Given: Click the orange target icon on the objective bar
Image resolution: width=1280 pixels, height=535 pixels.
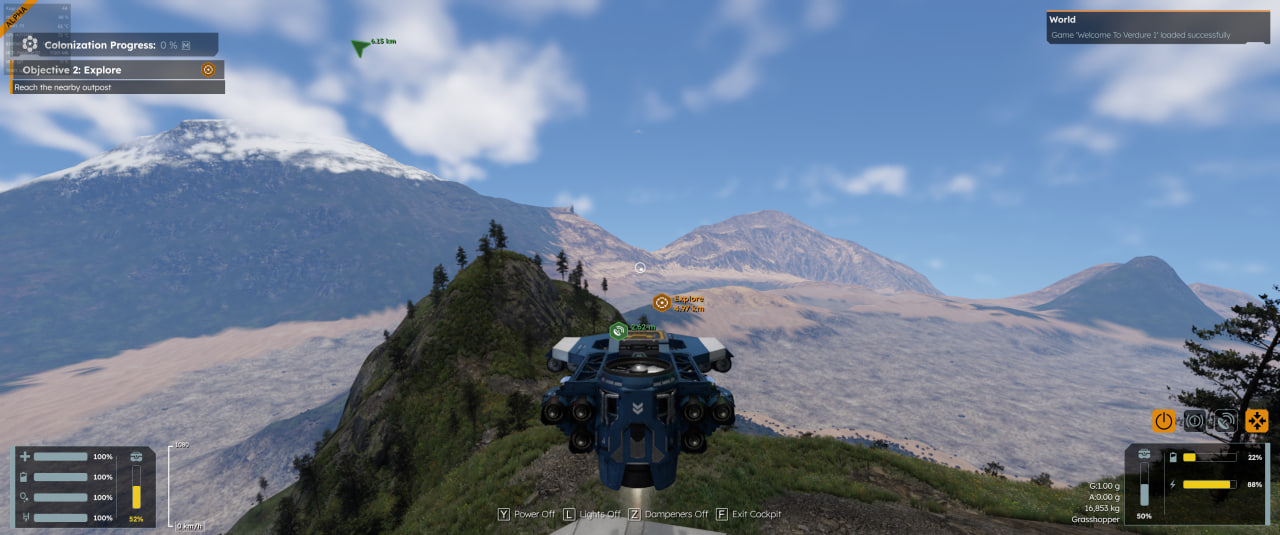Looking at the screenshot, I should 208,70.
